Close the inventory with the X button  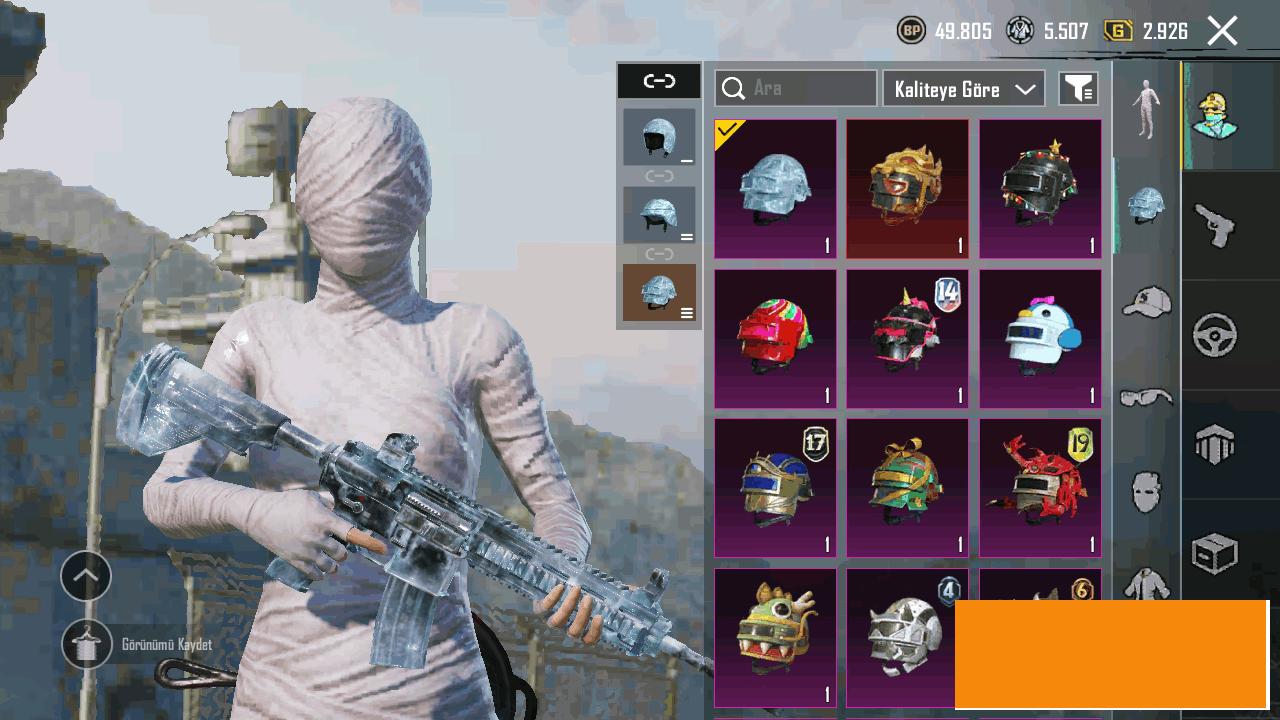1222,31
